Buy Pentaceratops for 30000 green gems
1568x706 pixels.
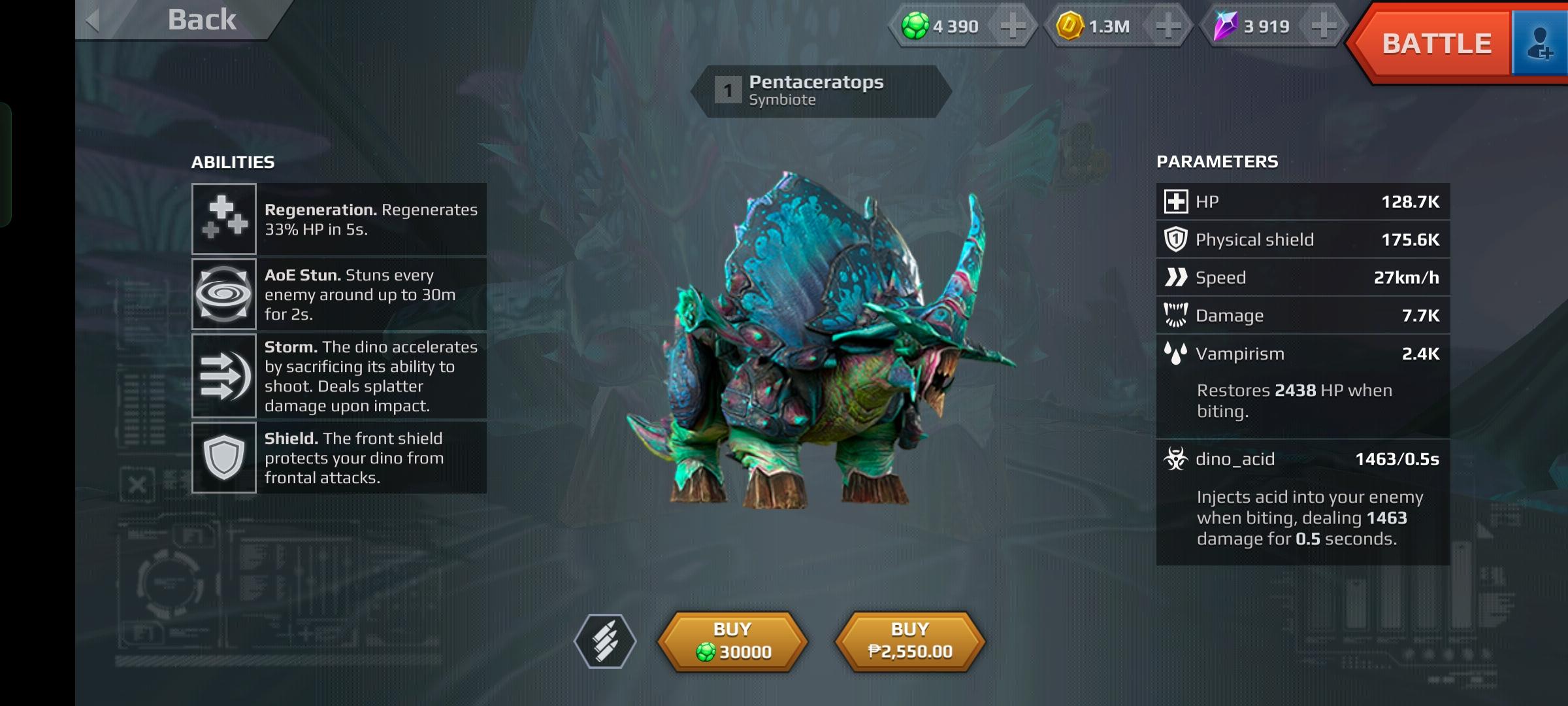(732, 641)
